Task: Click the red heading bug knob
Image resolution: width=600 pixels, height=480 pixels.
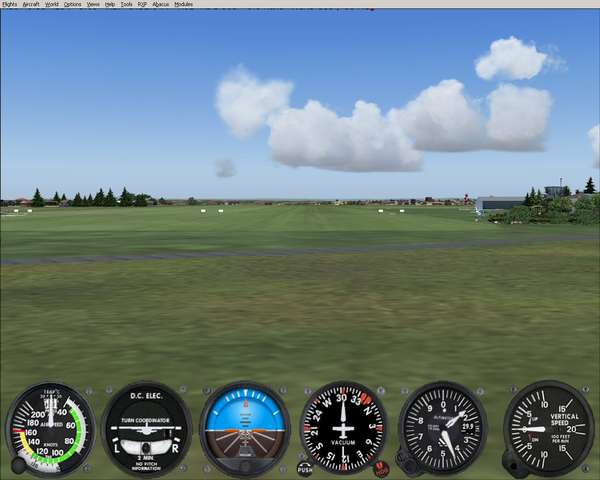Action: point(381,467)
